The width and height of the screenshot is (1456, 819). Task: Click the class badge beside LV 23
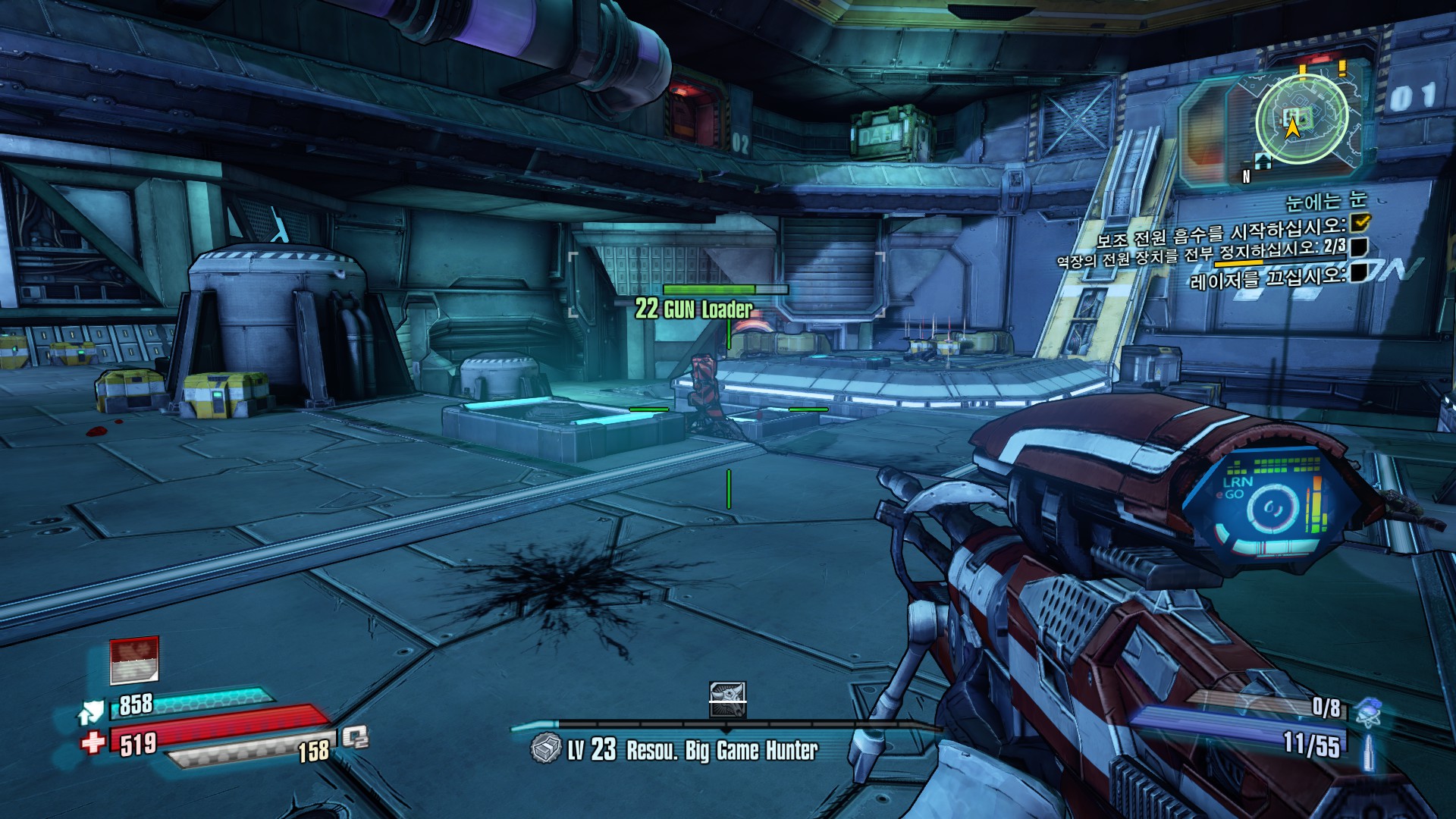(x=545, y=749)
